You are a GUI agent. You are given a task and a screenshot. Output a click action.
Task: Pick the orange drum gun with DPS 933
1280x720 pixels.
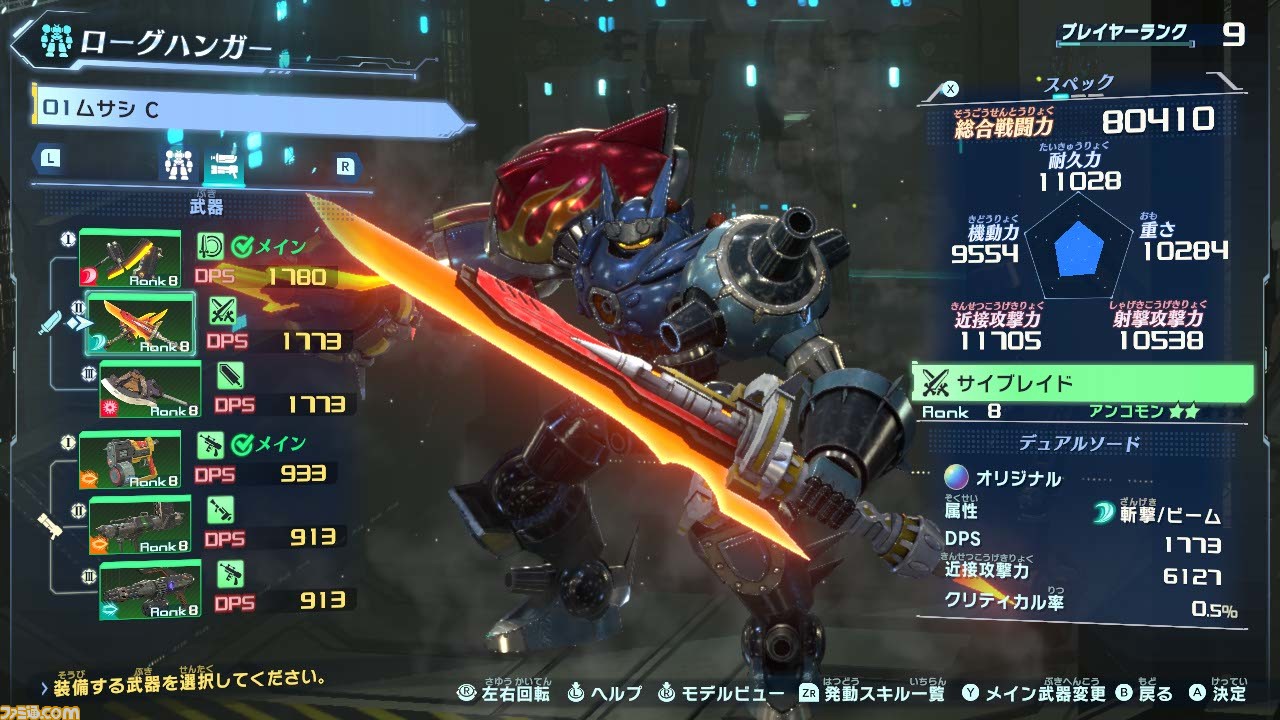coord(130,459)
